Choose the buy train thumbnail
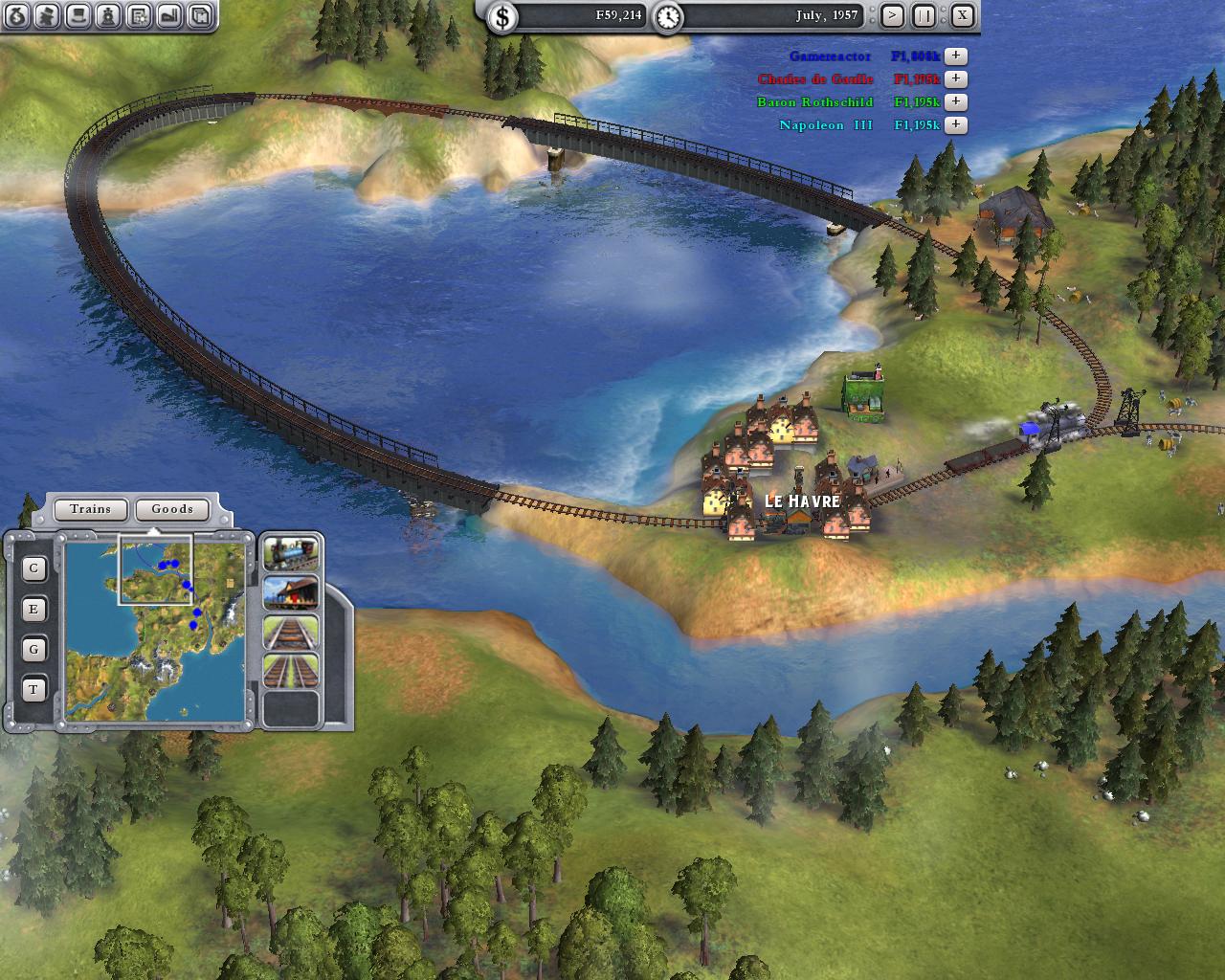This screenshot has height=980, width=1225. pos(291,552)
